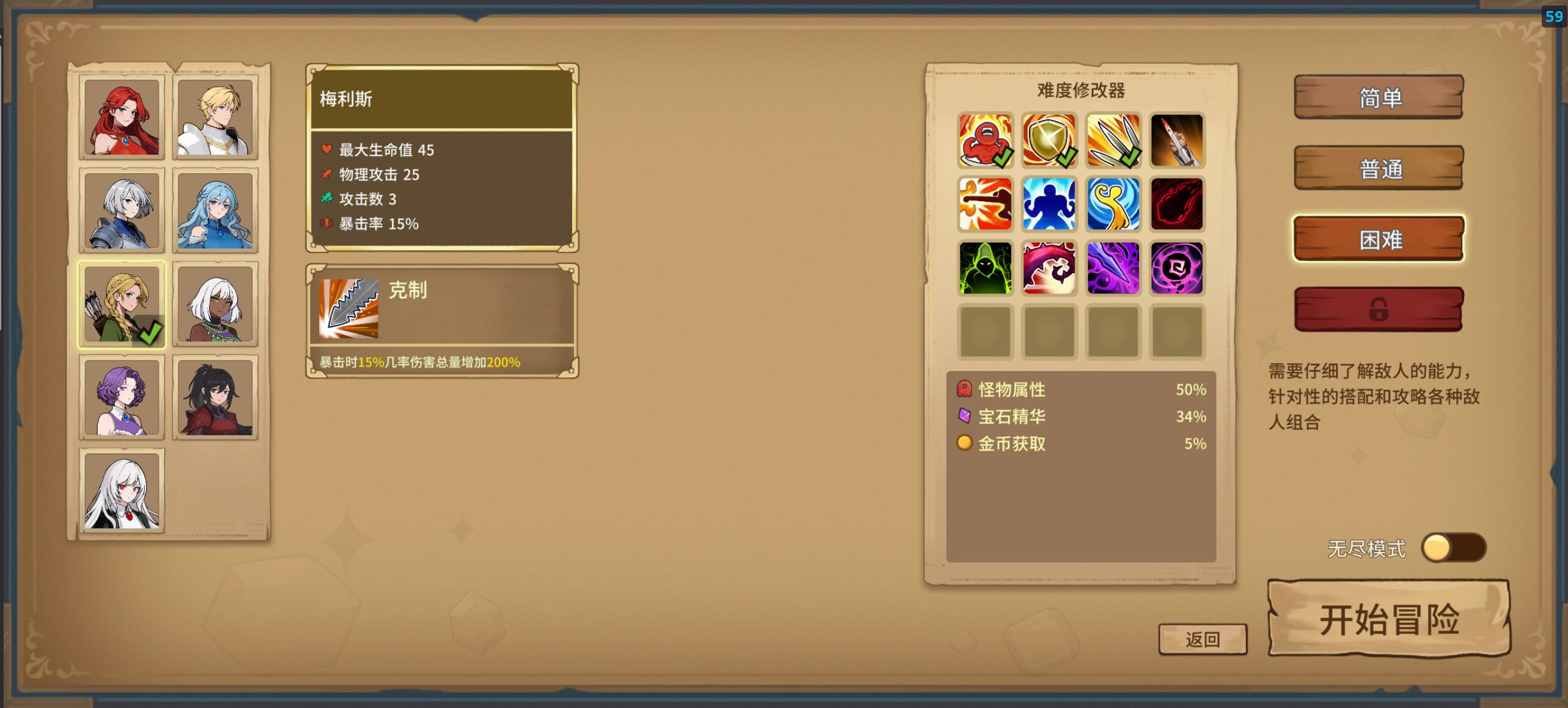Image resolution: width=1568 pixels, height=708 pixels.
Task: Select the green hooded figure modifier icon
Action: point(985,267)
